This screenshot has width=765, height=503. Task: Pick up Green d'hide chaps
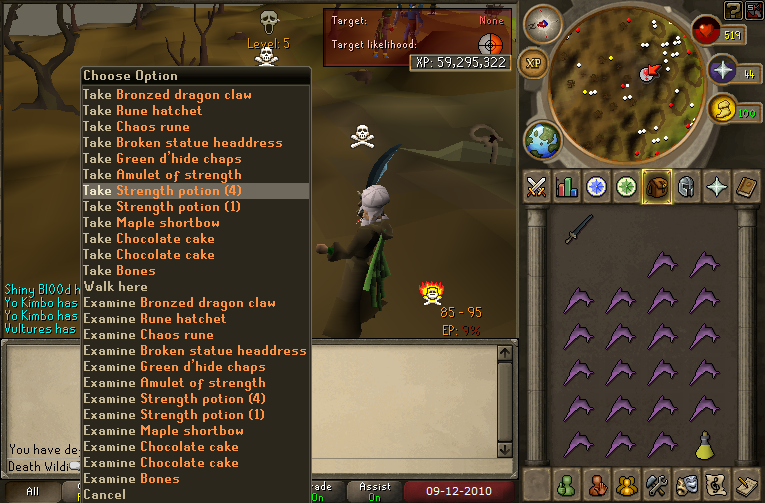162,159
